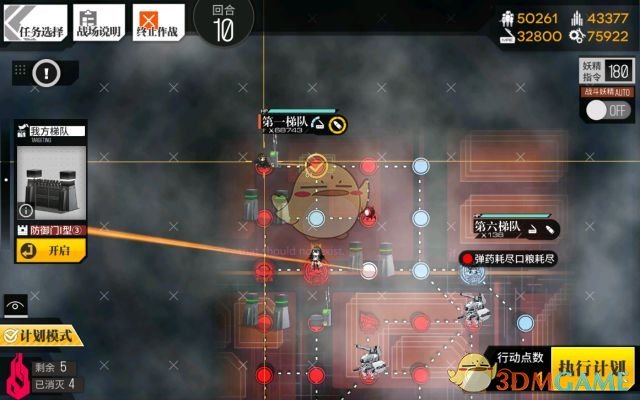Show info for the defense gate structure
Image resolution: width=640 pixels, height=400 pixels.
click(x=25, y=211)
